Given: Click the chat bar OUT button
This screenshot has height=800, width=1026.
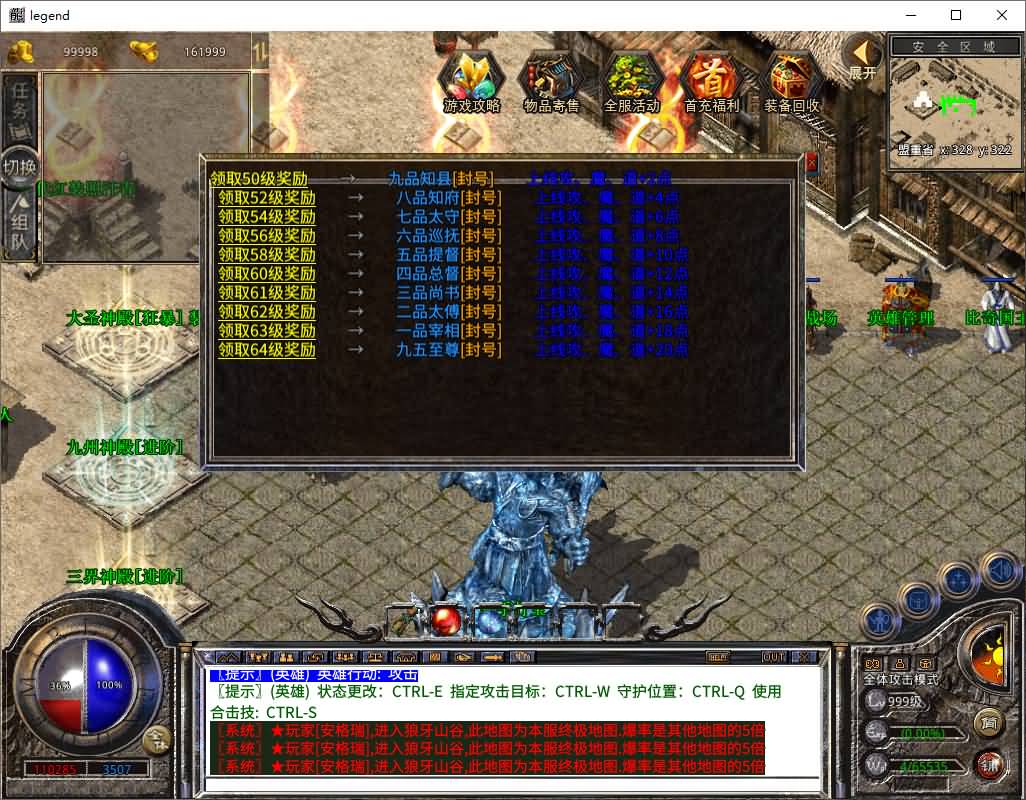Looking at the screenshot, I should pos(773,657).
